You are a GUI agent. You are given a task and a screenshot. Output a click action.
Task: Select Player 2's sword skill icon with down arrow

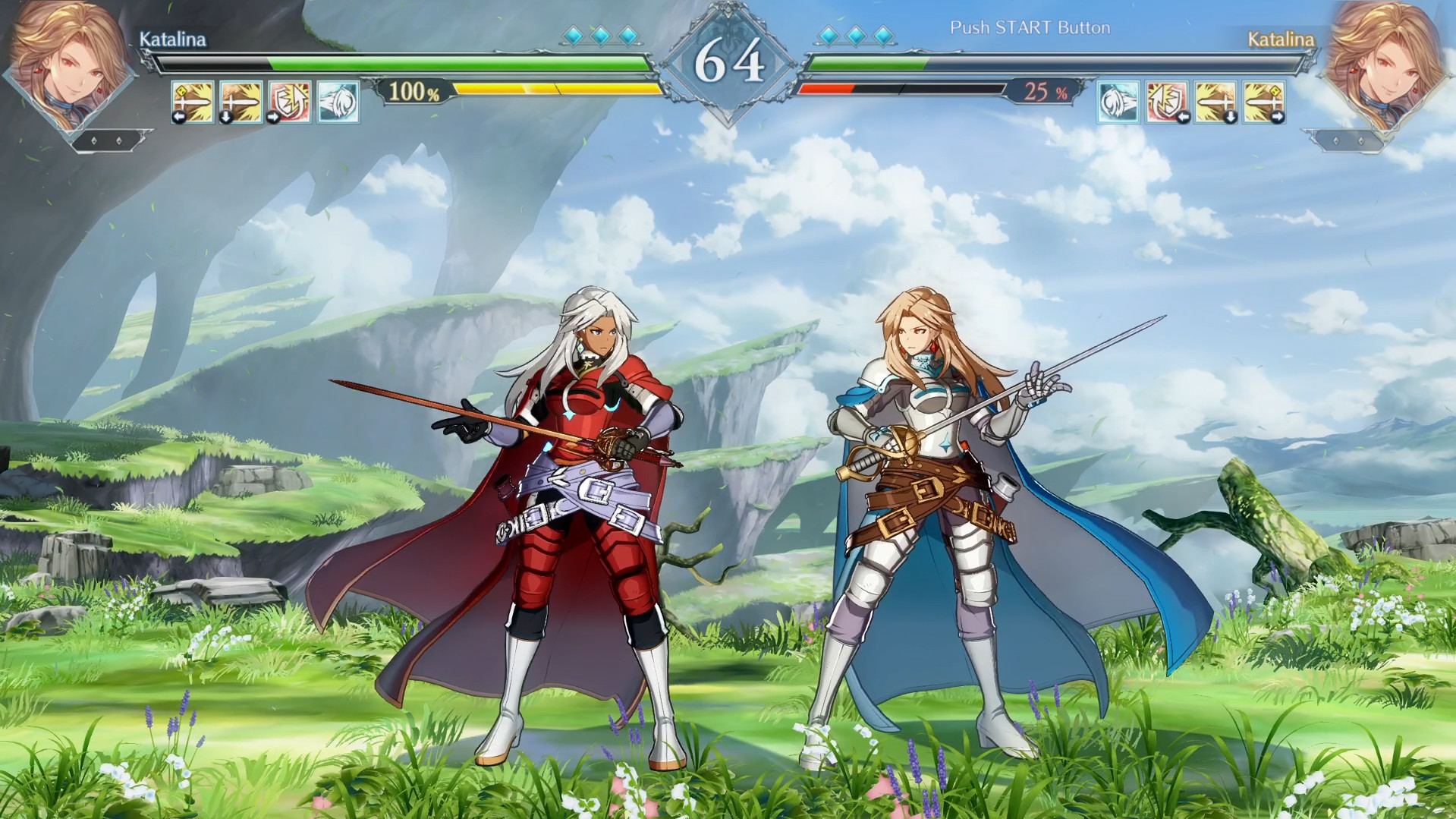click(x=1214, y=101)
